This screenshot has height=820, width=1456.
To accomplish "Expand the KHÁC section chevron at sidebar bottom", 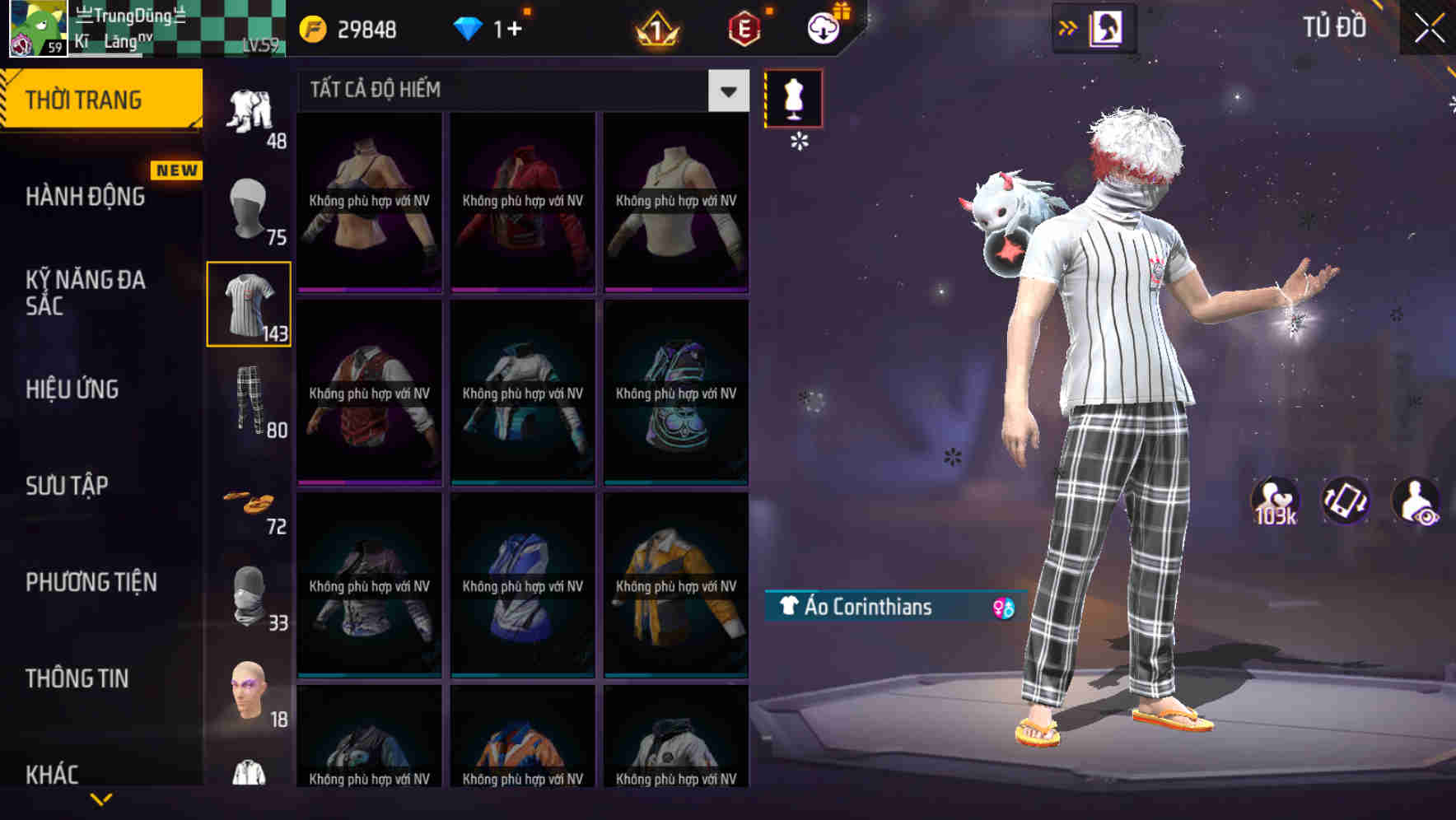I will pyautogui.click(x=100, y=799).
